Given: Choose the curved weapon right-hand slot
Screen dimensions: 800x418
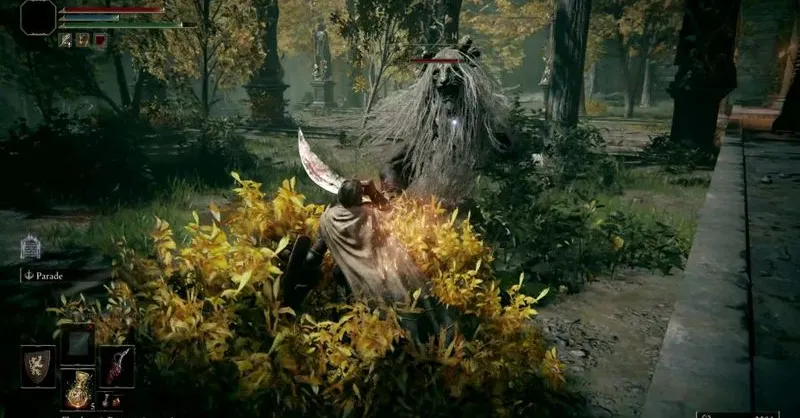Looking at the screenshot, I should [x=116, y=366].
